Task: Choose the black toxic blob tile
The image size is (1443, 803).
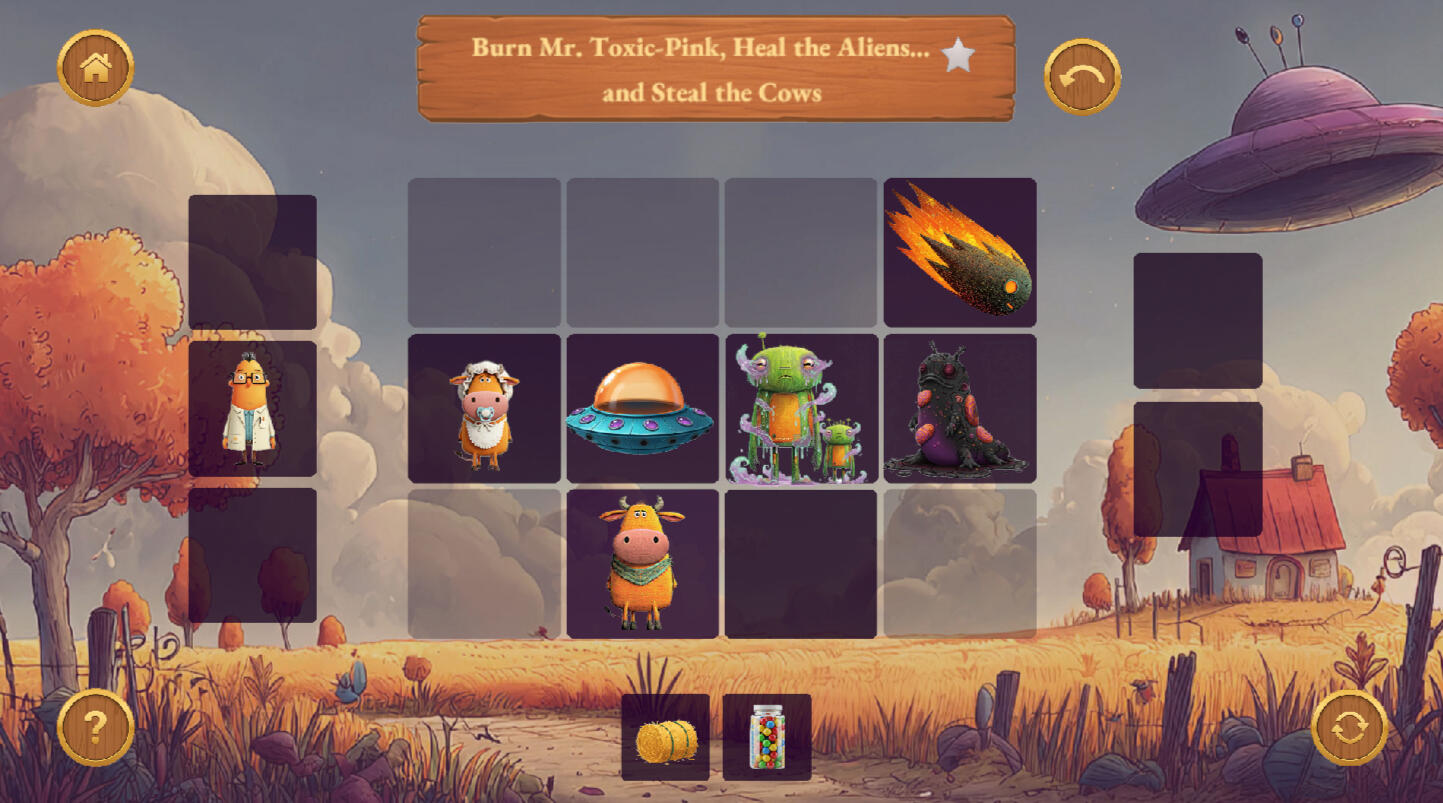Action: coord(960,409)
